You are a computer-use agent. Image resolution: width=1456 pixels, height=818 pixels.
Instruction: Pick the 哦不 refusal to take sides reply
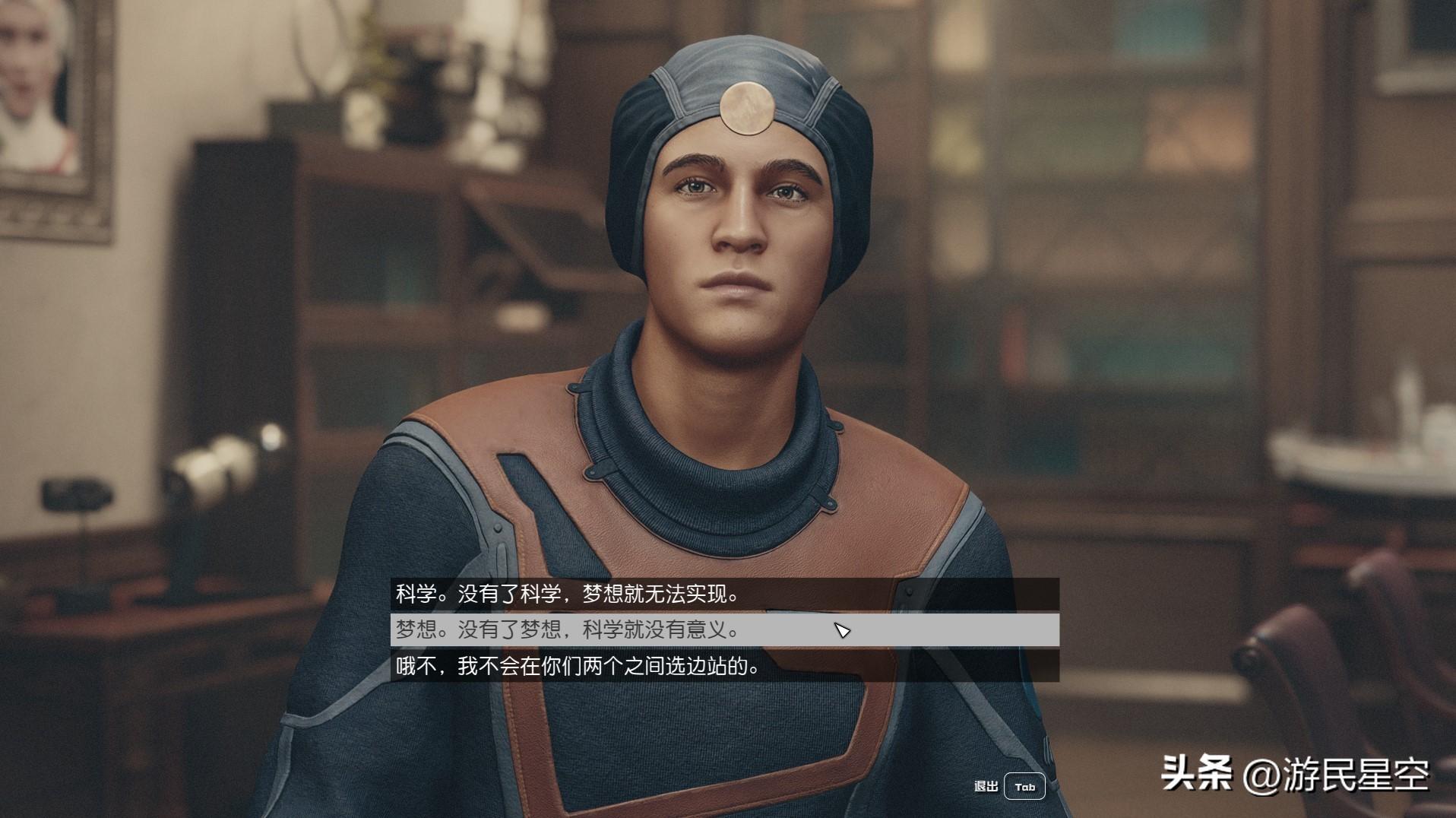[x=578, y=667]
